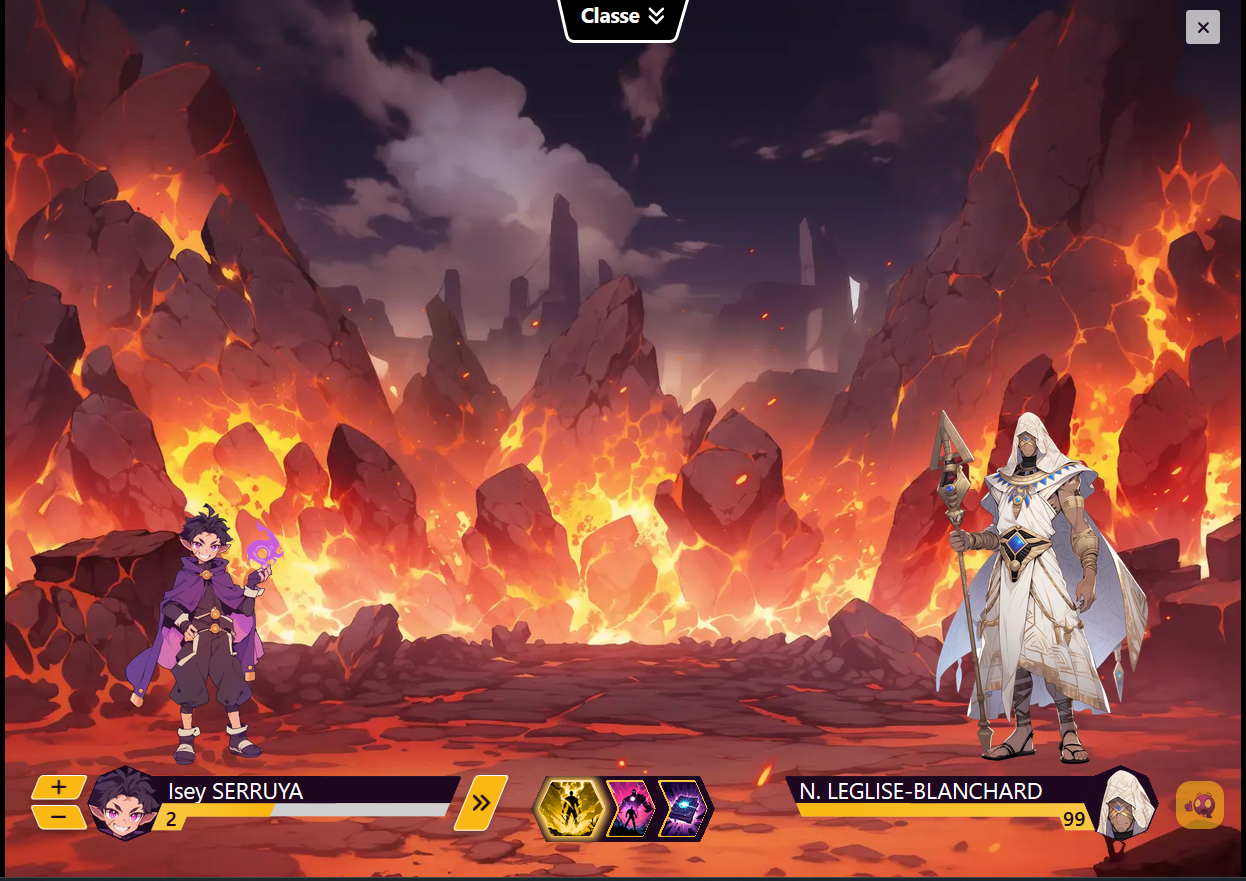Close the battle screen with the X
The width and height of the screenshot is (1246, 881).
pos(1202,28)
